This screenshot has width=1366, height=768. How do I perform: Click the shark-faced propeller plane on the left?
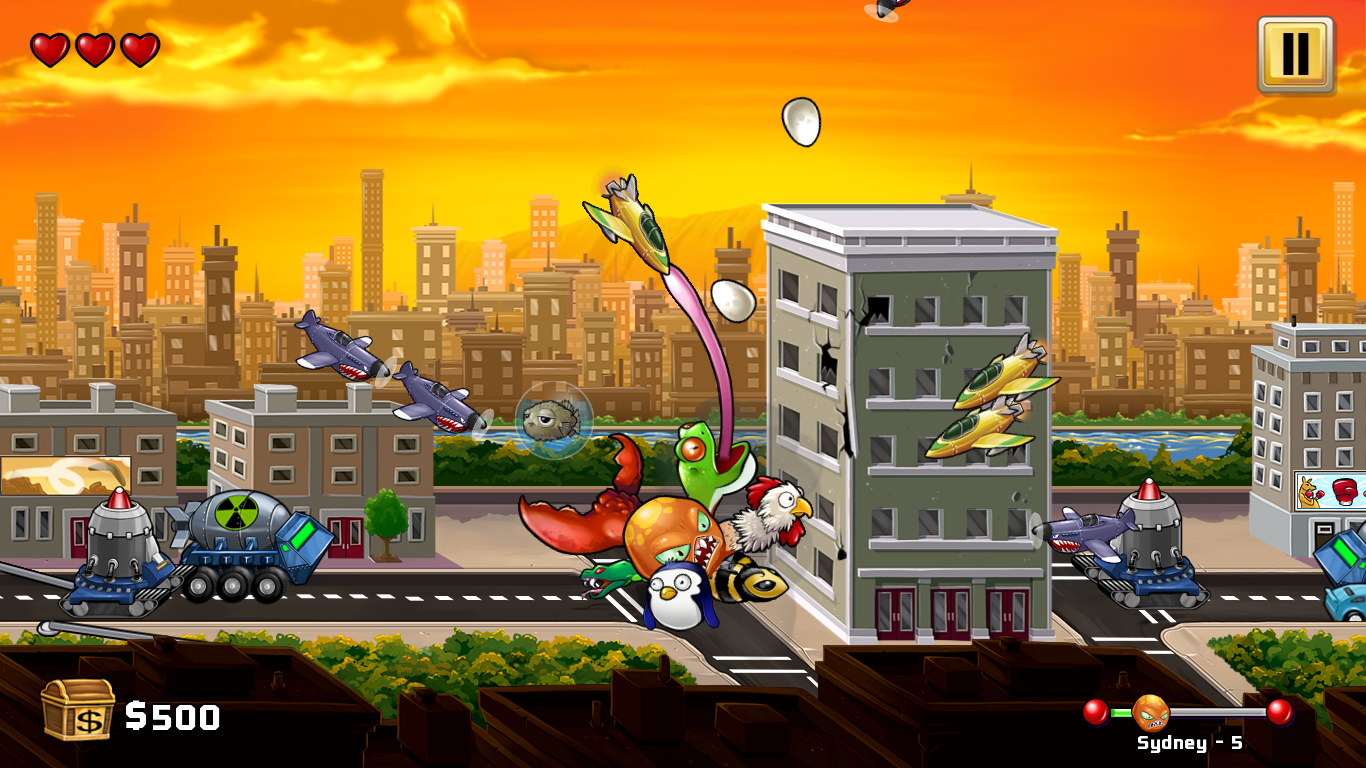338,345
